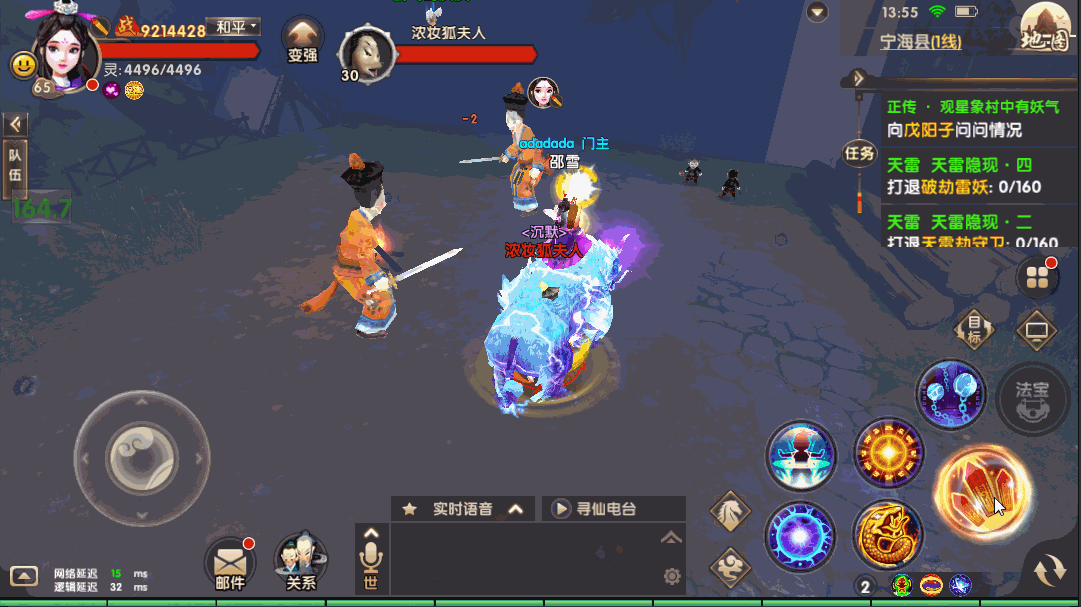Toggle the 目标 target lock button

point(973,327)
